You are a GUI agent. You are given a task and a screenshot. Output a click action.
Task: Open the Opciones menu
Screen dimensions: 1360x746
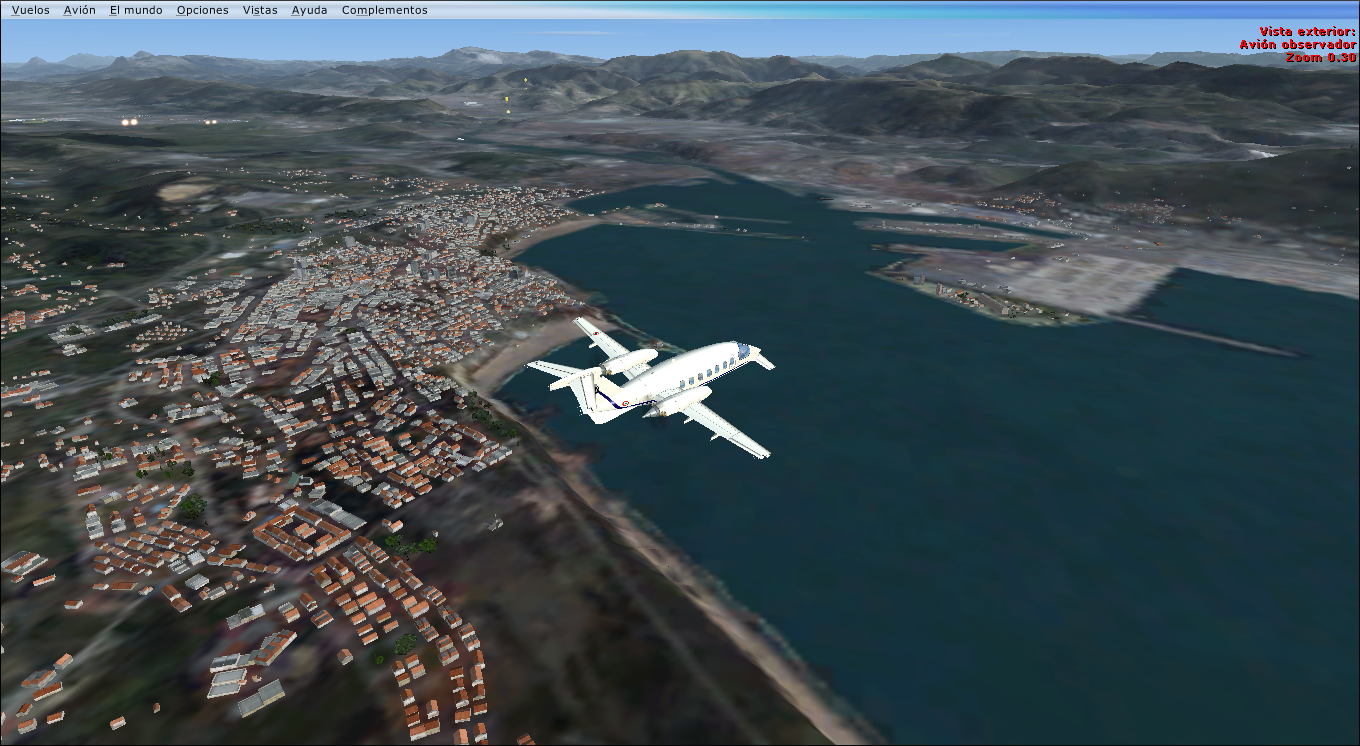[x=202, y=10]
